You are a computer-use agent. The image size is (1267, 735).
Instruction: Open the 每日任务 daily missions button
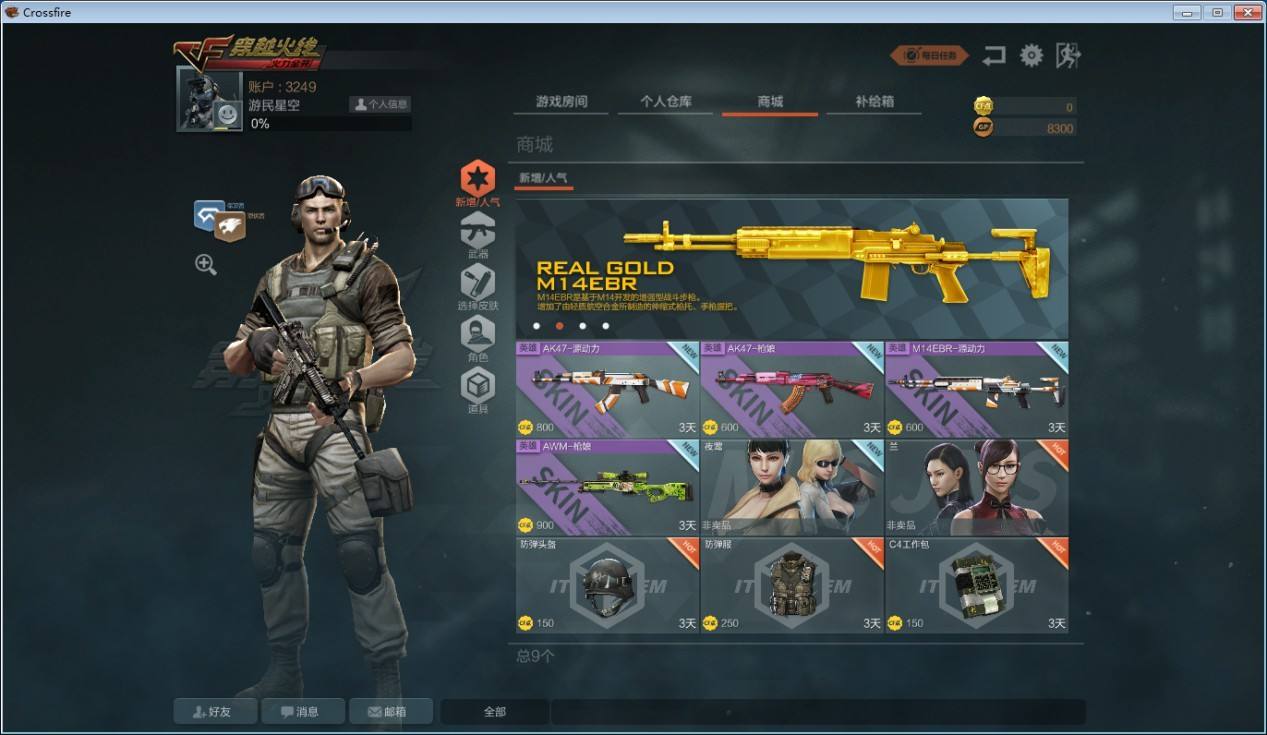[930, 56]
